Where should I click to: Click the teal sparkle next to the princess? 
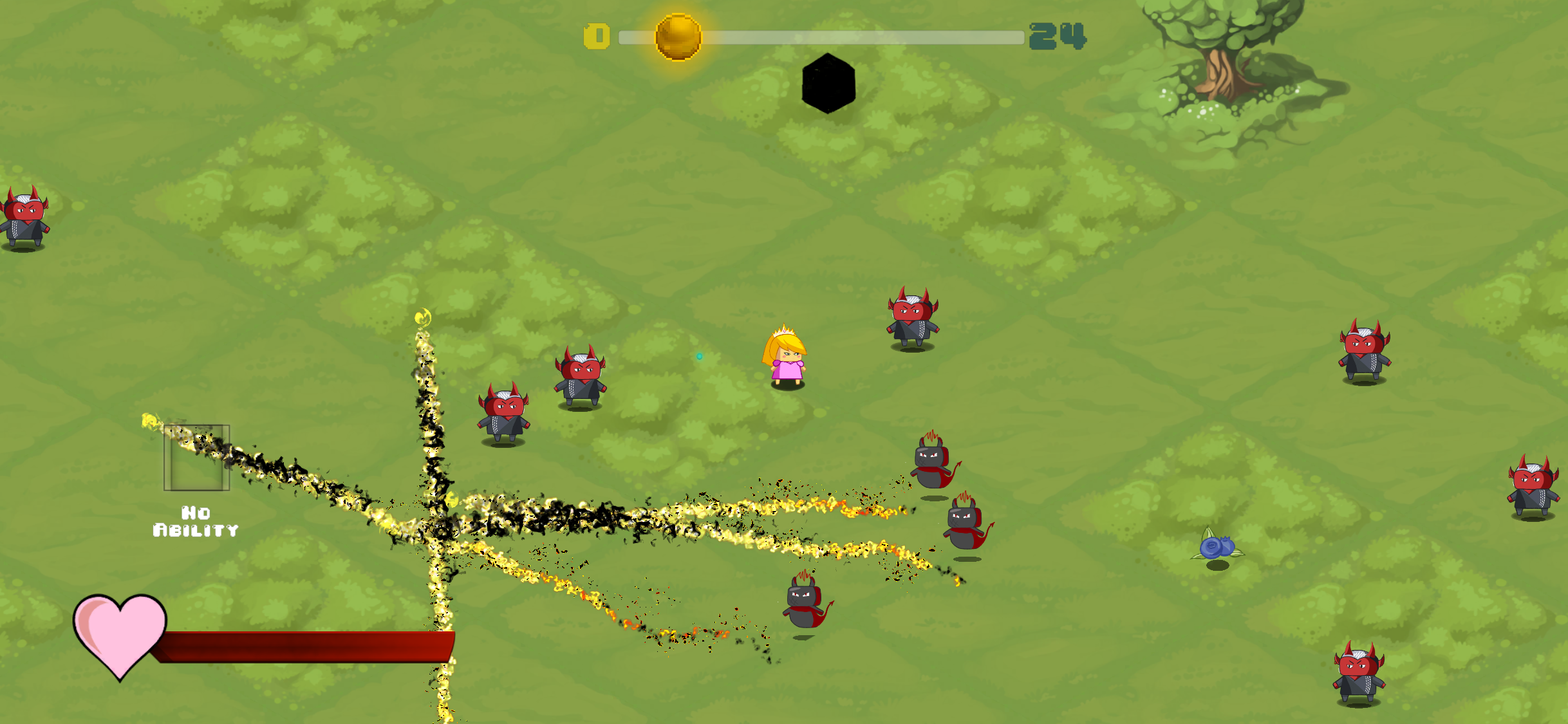tap(699, 355)
